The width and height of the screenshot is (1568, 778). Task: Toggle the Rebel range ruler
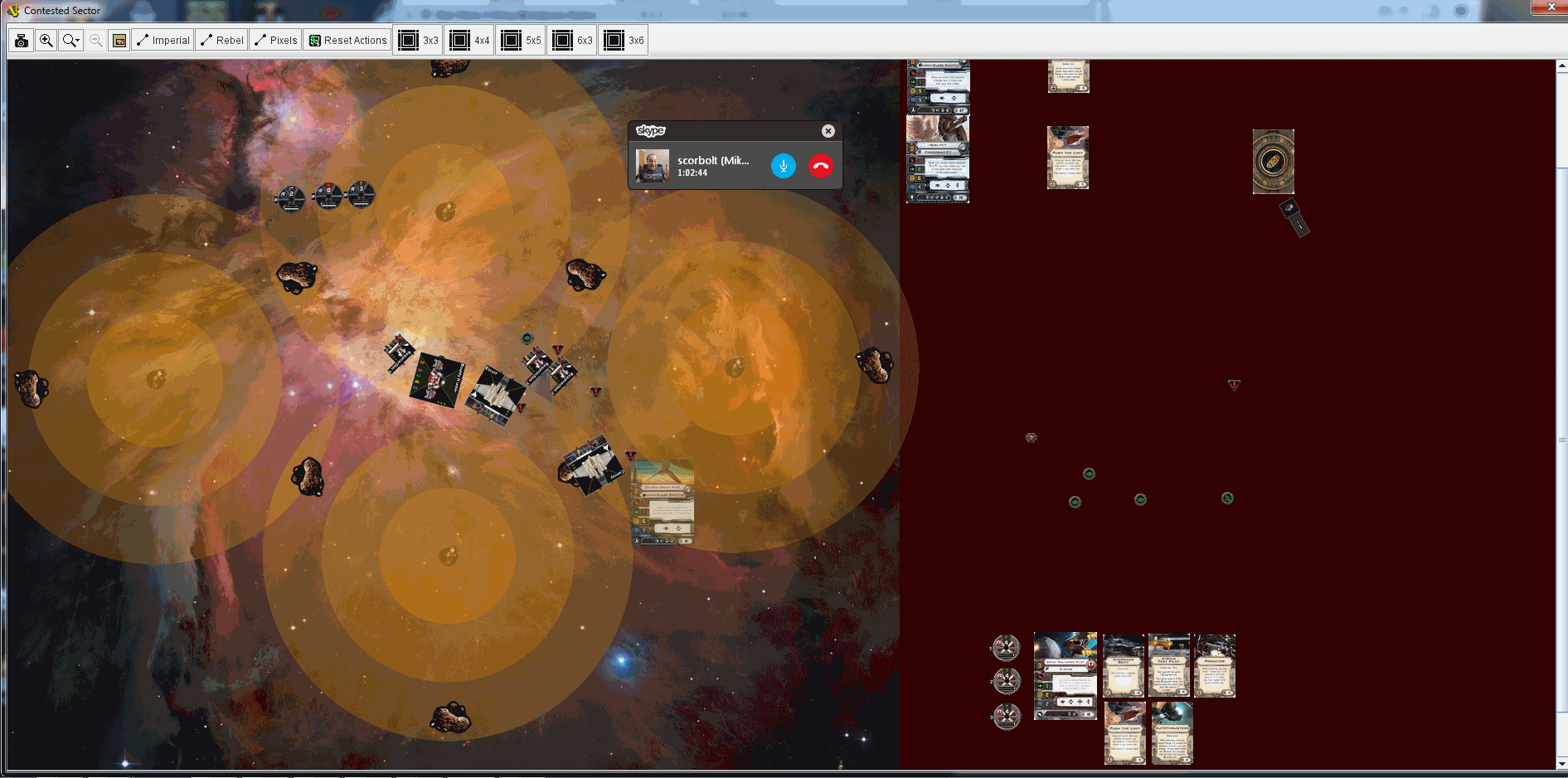(x=222, y=40)
